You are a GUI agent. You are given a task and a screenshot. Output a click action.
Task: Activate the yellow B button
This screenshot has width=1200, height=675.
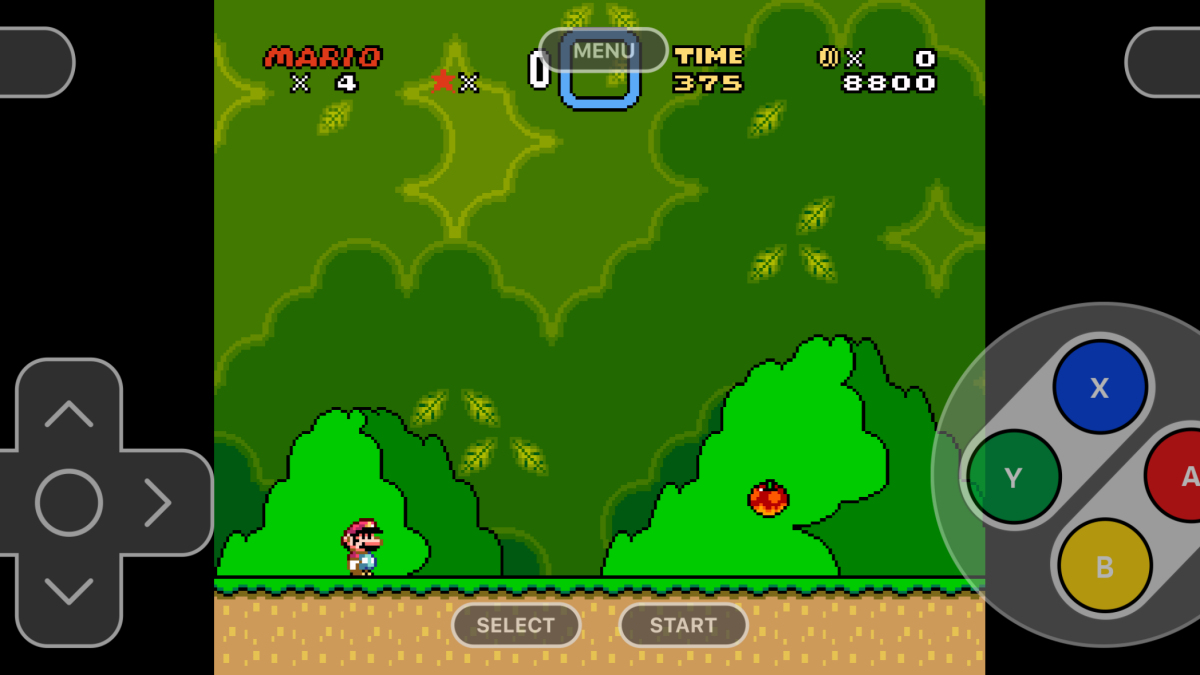[x=1104, y=566]
